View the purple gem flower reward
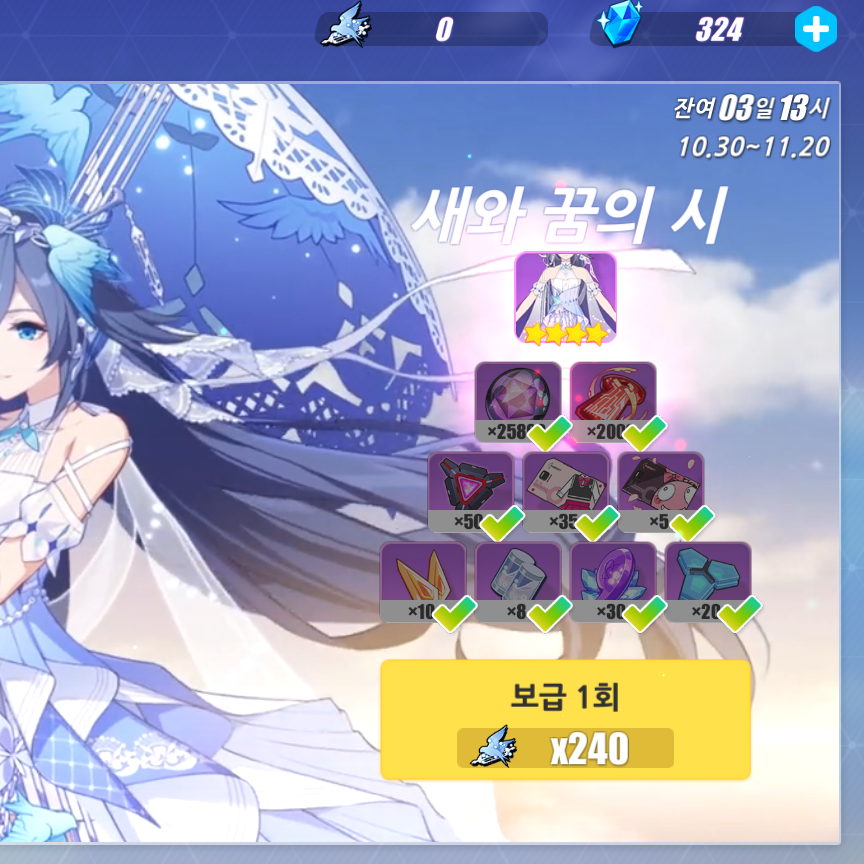 (x=613, y=581)
